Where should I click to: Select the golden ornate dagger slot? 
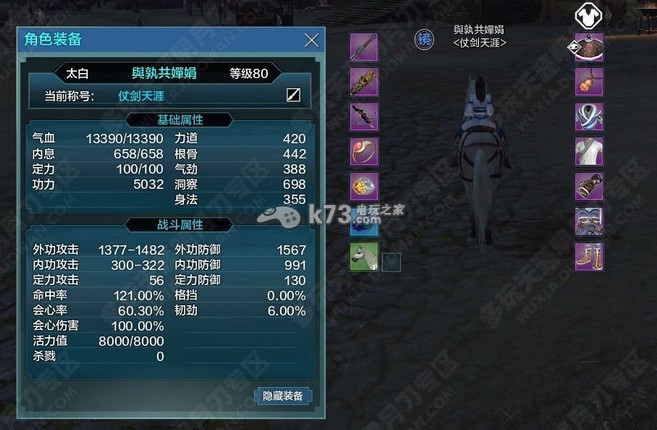pos(364,82)
